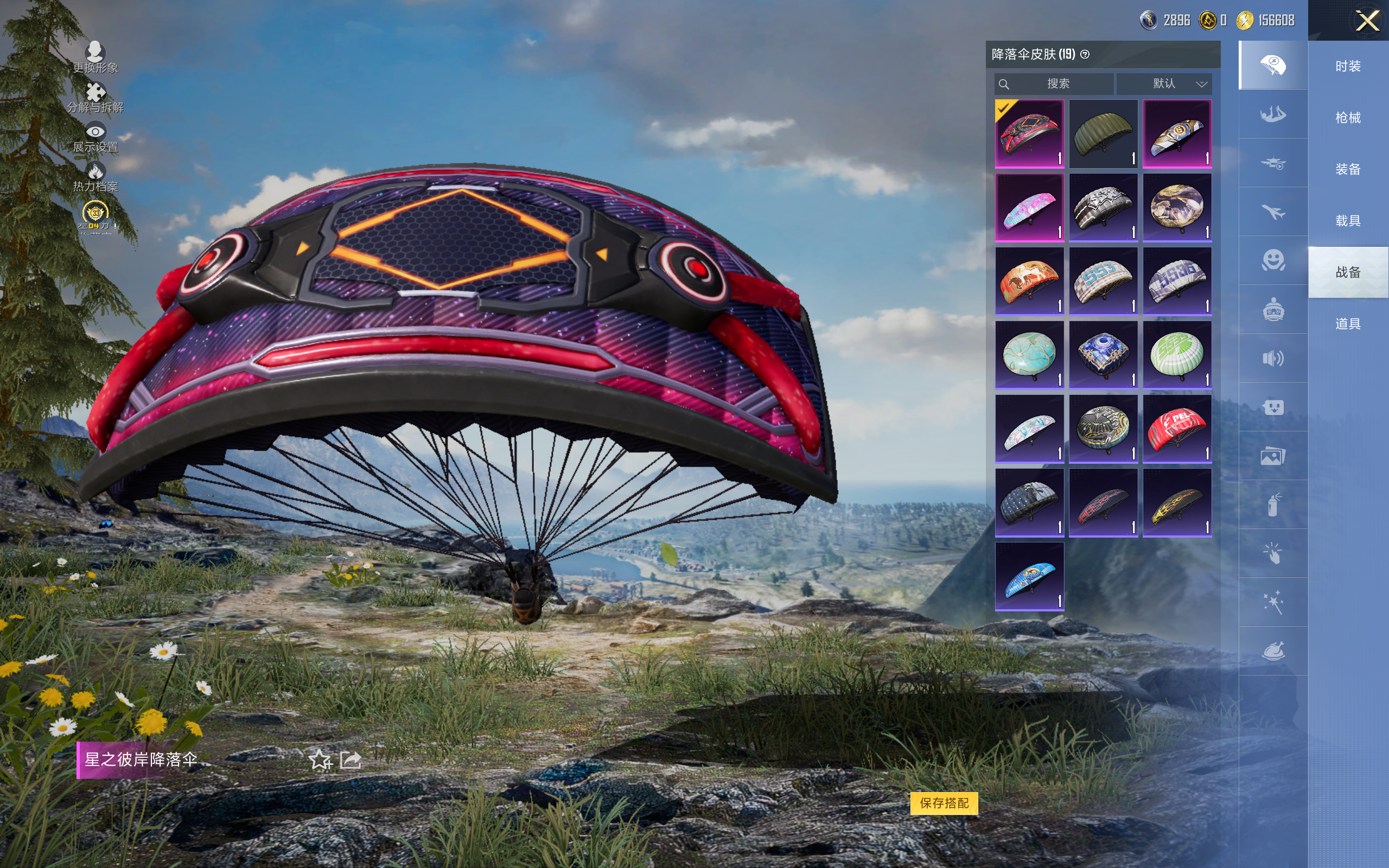Select the orange horse parachute skin
Screen dimensions: 1389x868
1029,282
